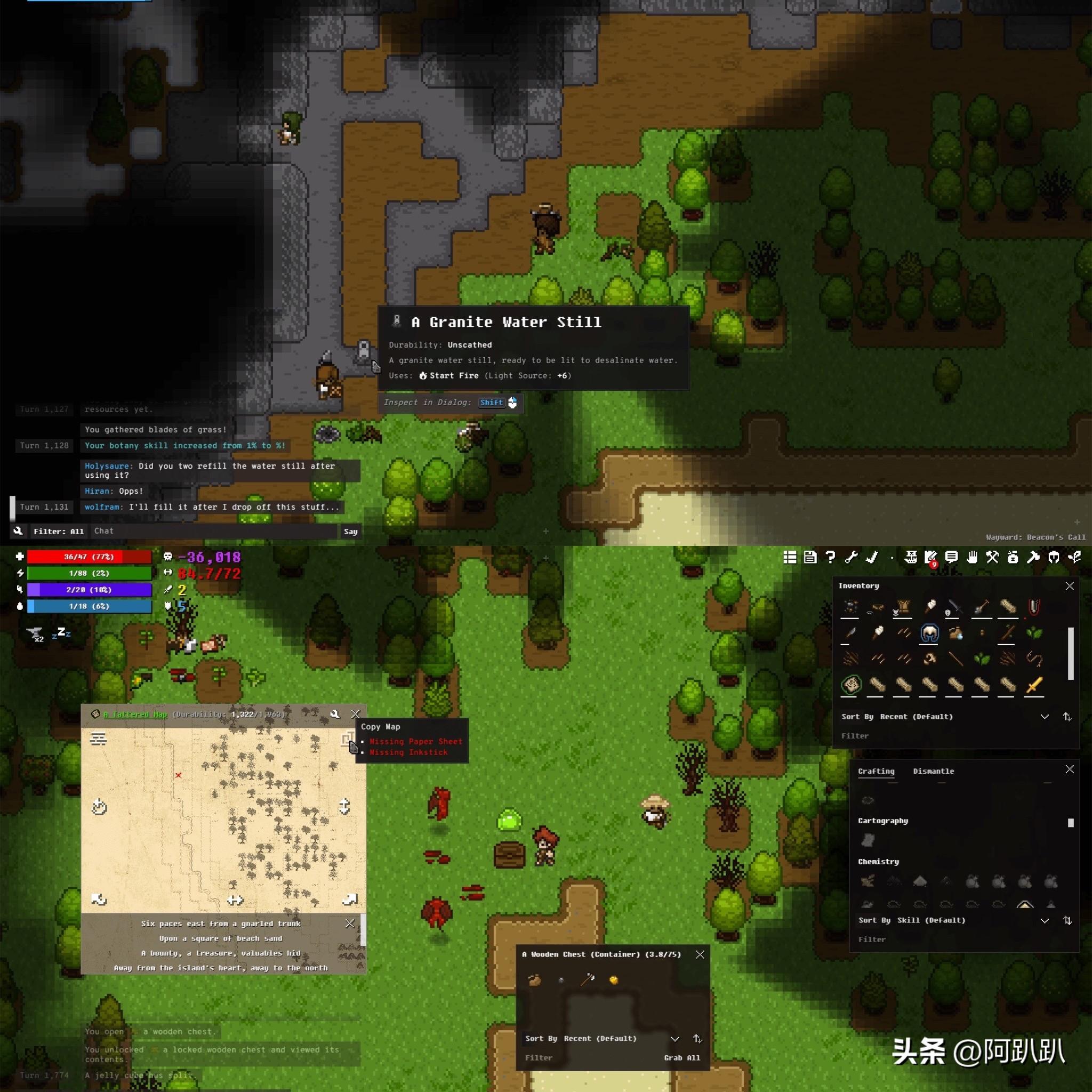Close the Inventory panel
Screen dimensions: 1092x1092
(1069, 586)
